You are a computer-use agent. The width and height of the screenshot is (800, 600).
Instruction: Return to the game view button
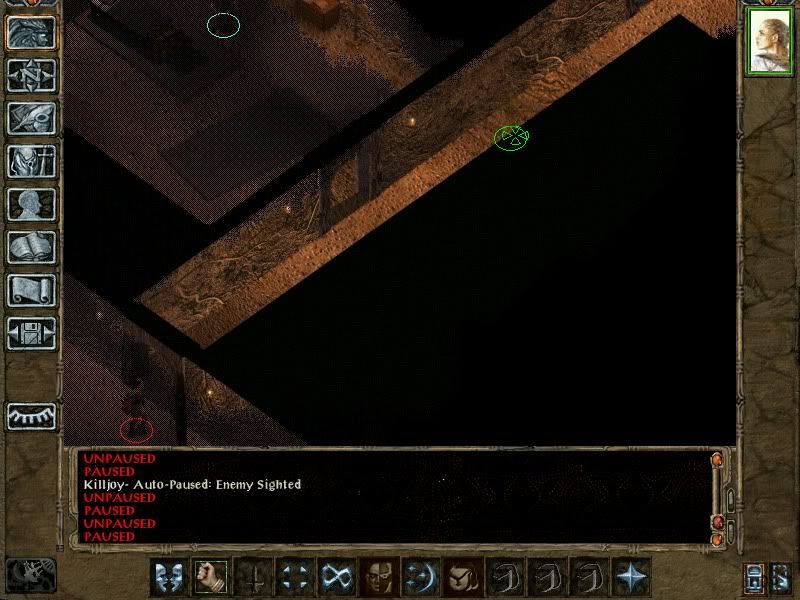pos(31,32)
